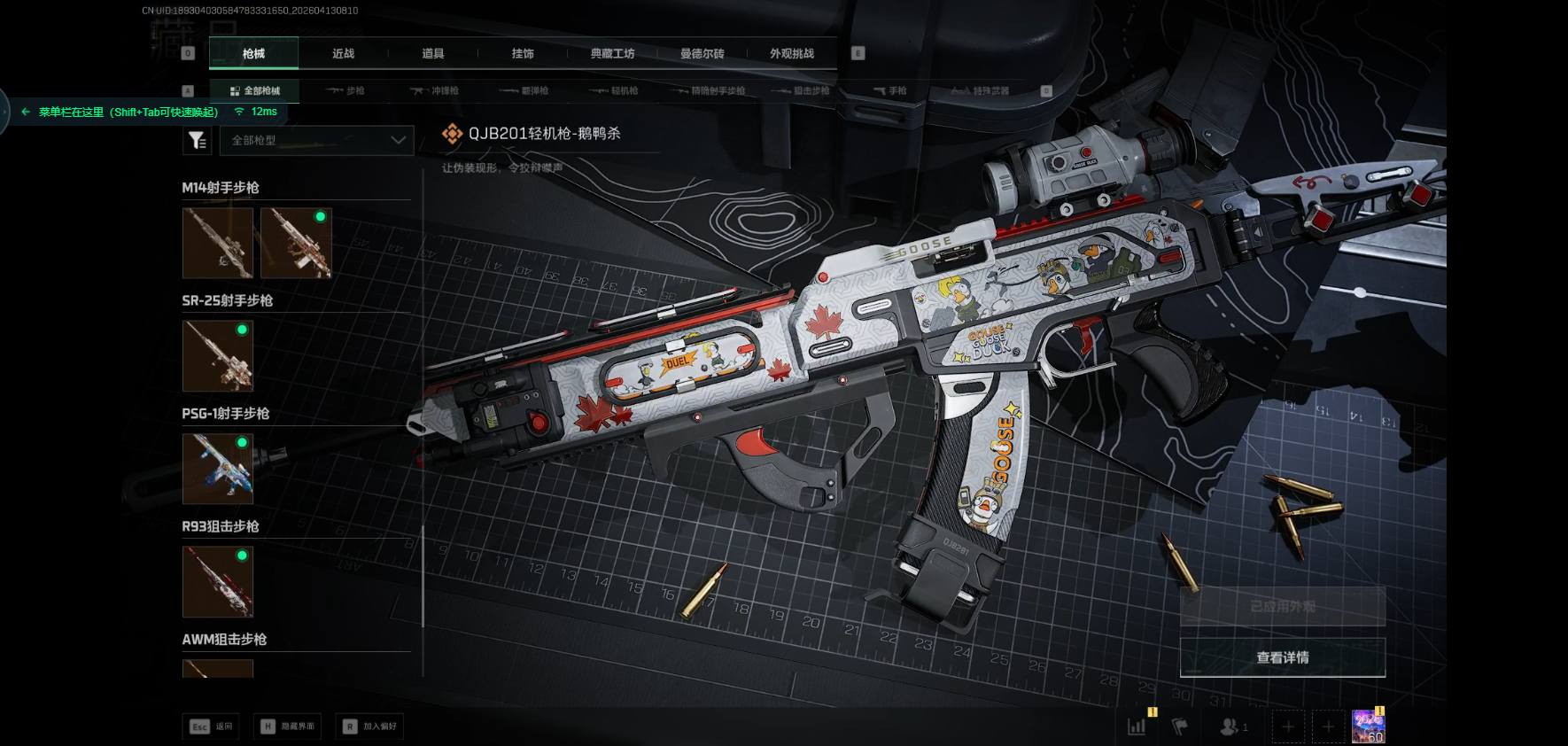
Task: Select the first M14 rifle skin thumbnail
Action: tap(218, 243)
